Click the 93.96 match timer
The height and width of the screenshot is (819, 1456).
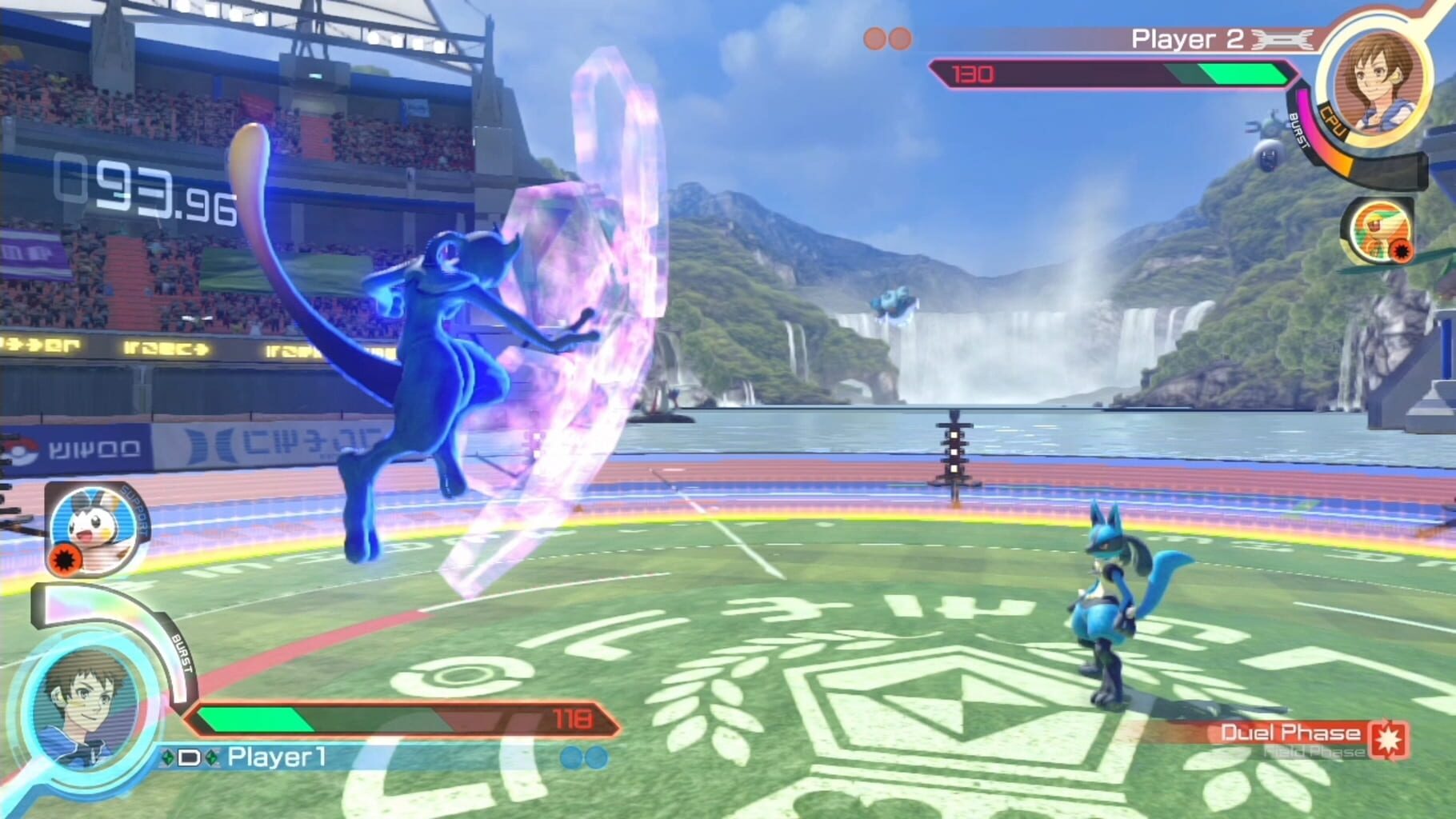click(x=140, y=184)
